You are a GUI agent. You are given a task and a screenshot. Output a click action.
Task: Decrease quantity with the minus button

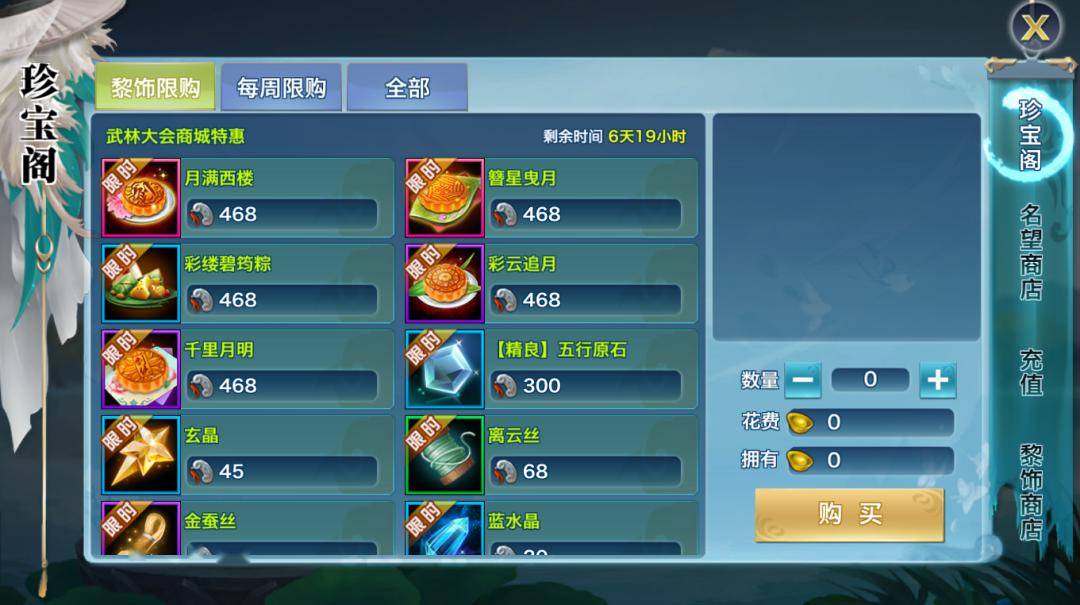click(x=802, y=380)
